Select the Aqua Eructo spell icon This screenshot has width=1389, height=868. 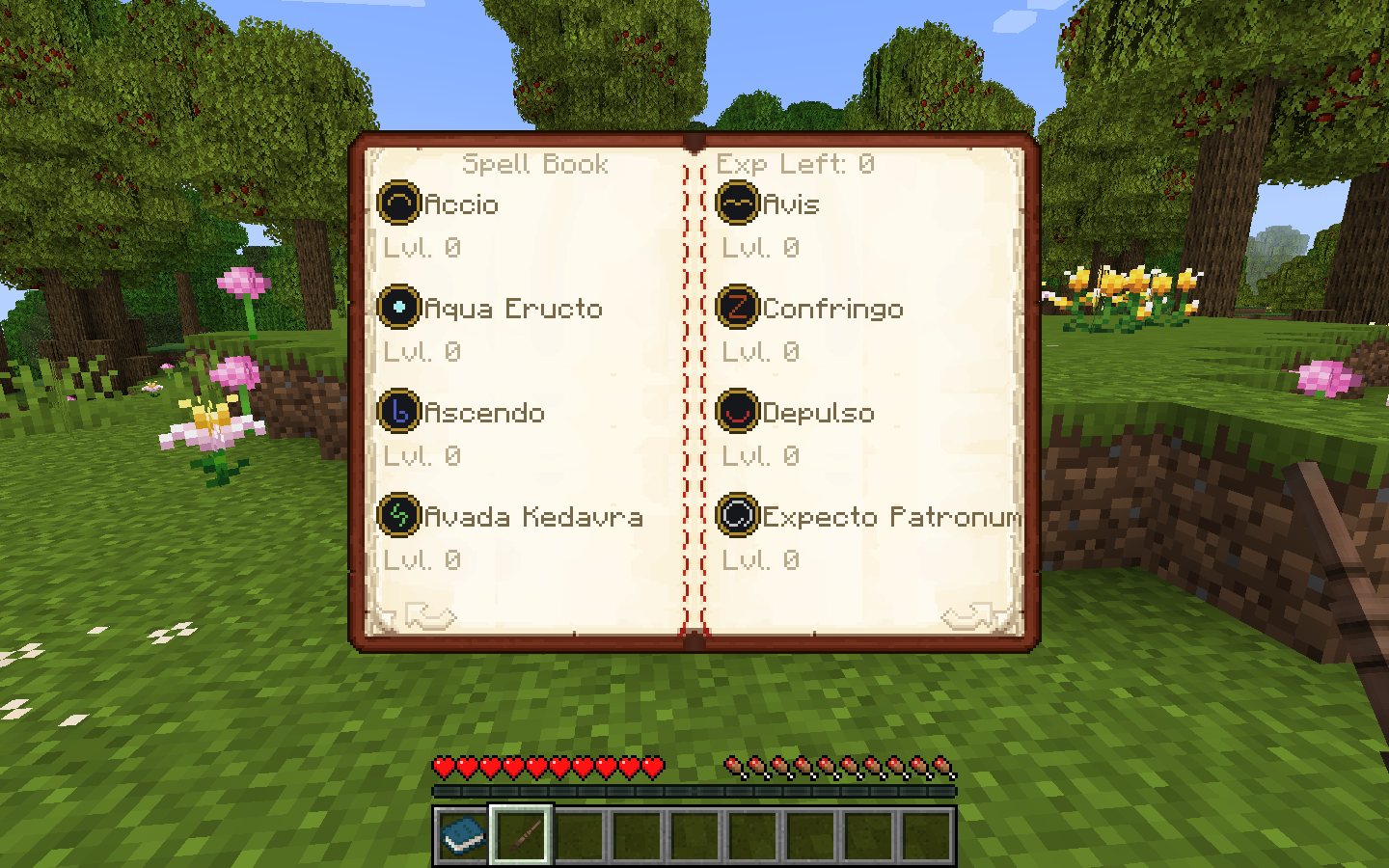(x=398, y=309)
